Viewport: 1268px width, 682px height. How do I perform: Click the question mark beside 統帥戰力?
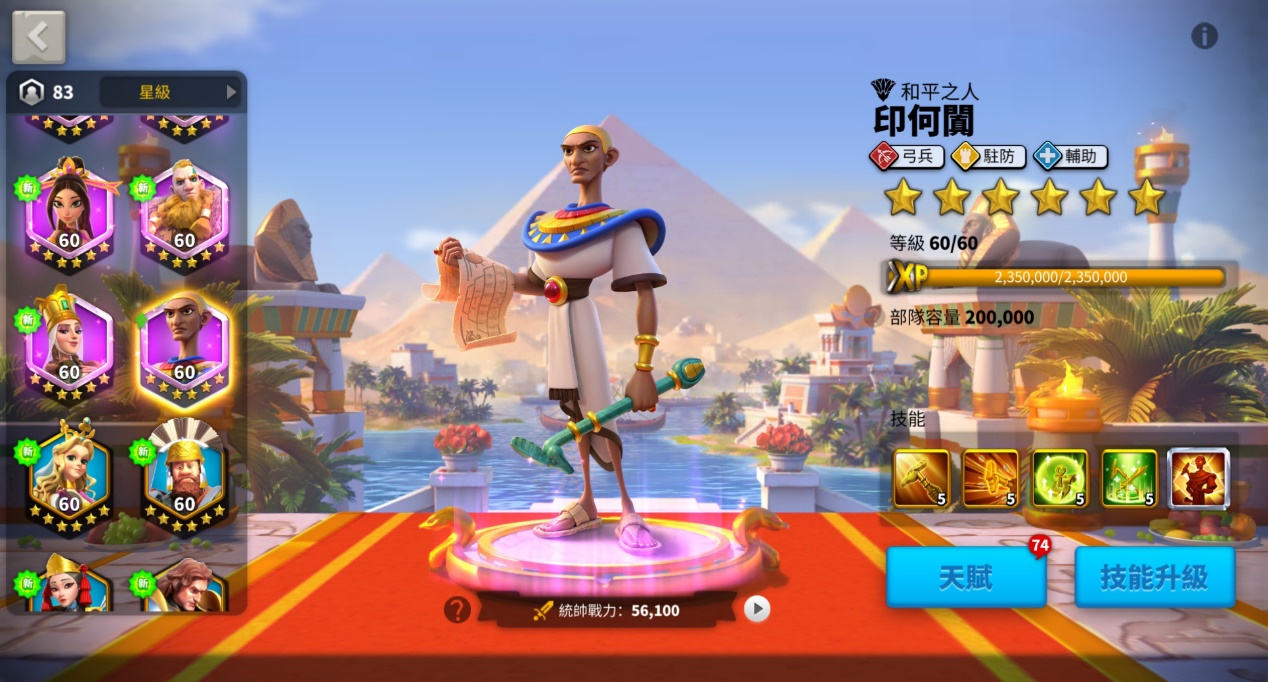(457, 609)
